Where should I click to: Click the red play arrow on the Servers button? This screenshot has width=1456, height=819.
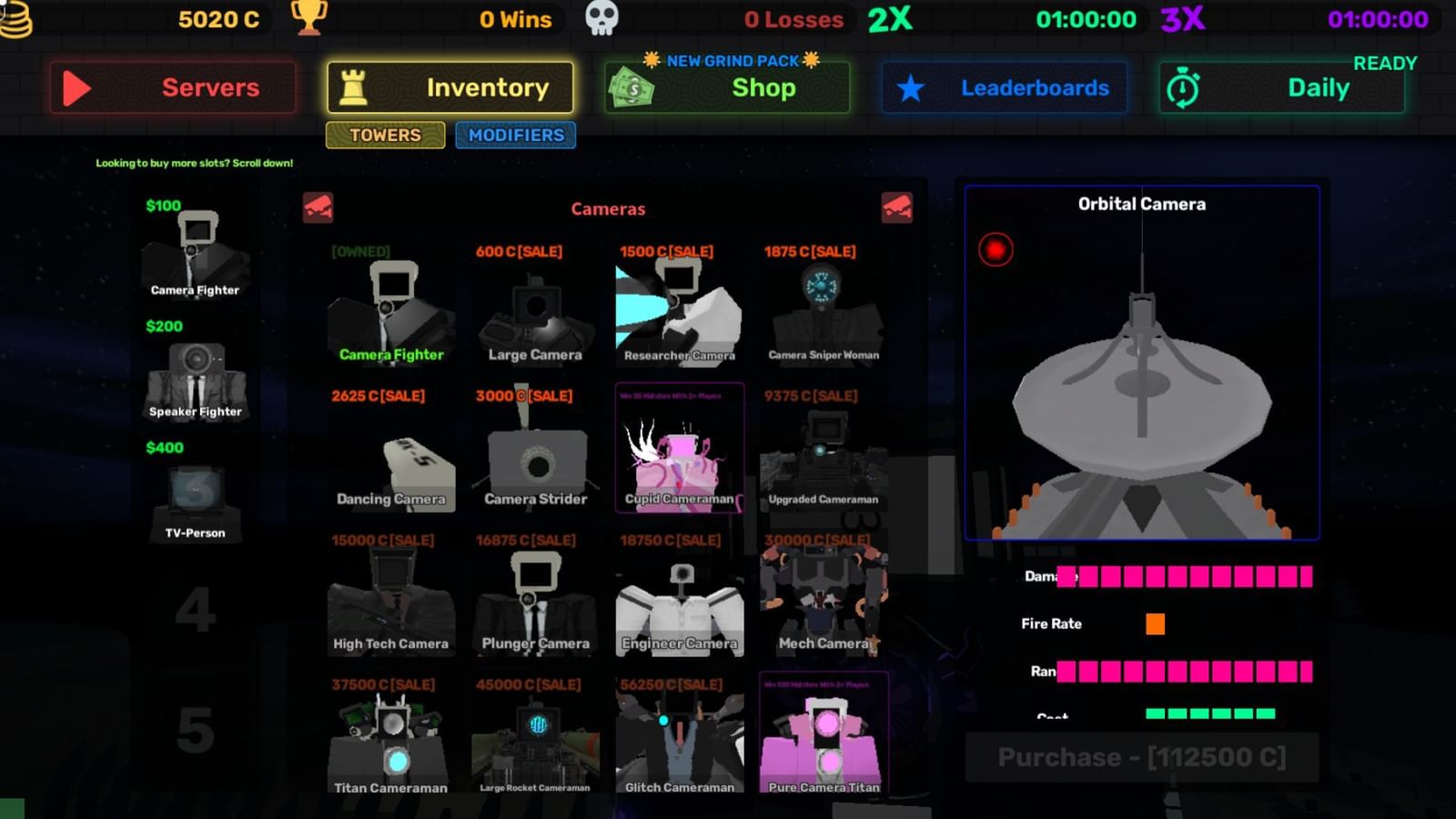[x=77, y=87]
